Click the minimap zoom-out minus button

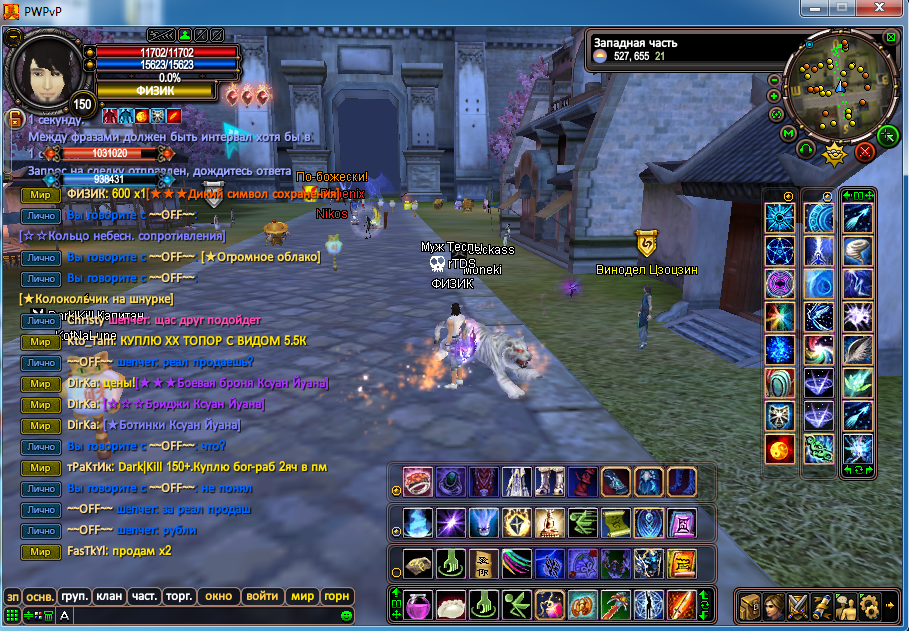pos(774,79)
